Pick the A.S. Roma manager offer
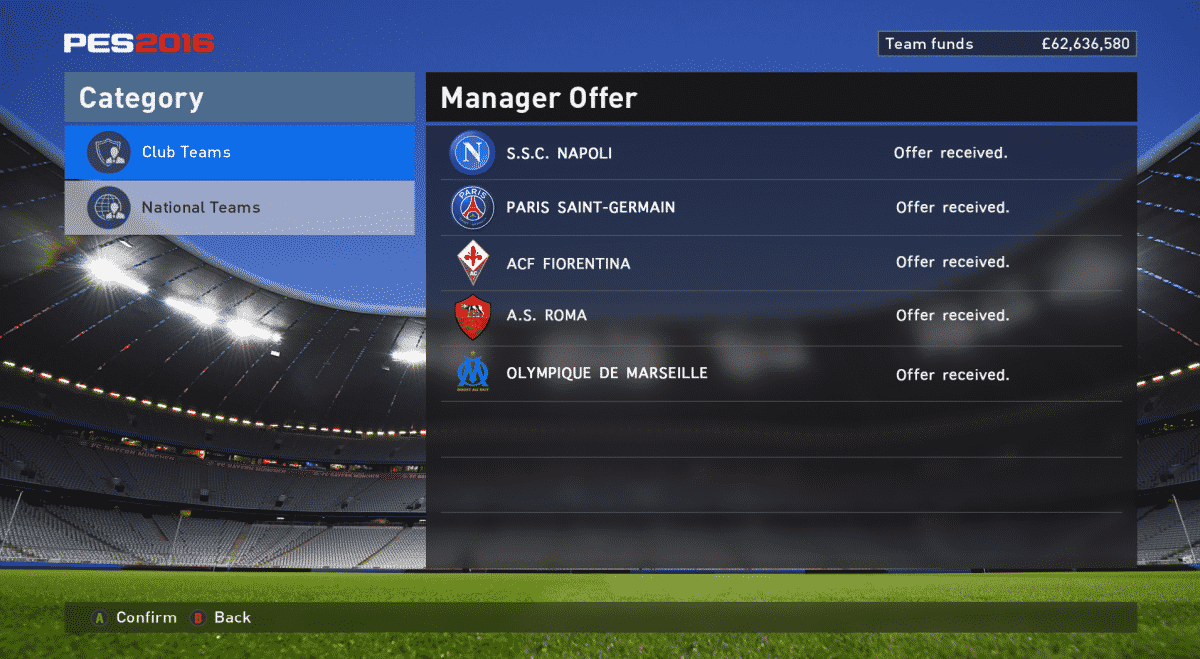 pos(780,316)
